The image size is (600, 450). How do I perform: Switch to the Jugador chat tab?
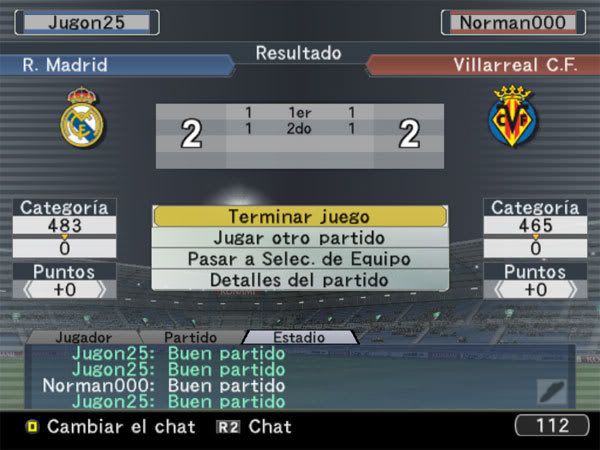83,338
